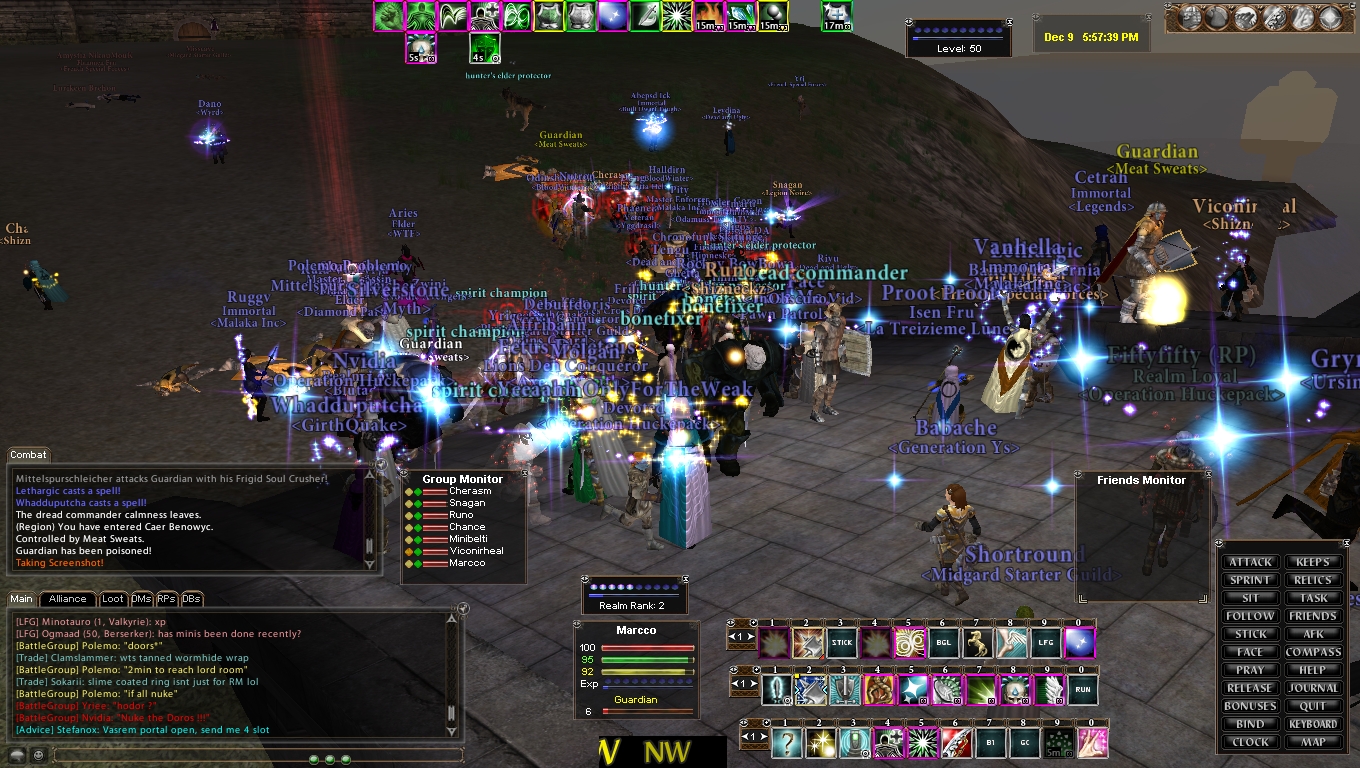Activate the LFG hotbar macro slot
1360x768 pixels.
click(x=1045, y=643)
